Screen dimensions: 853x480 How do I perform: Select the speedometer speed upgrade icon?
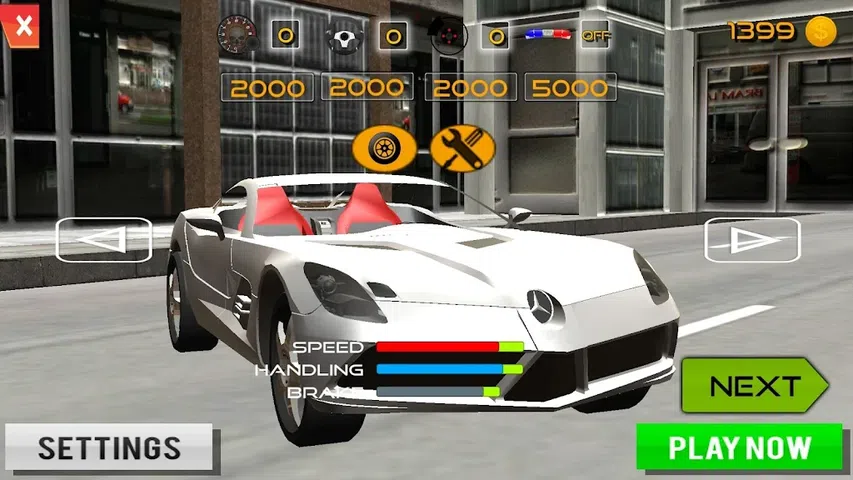point(240,37)
